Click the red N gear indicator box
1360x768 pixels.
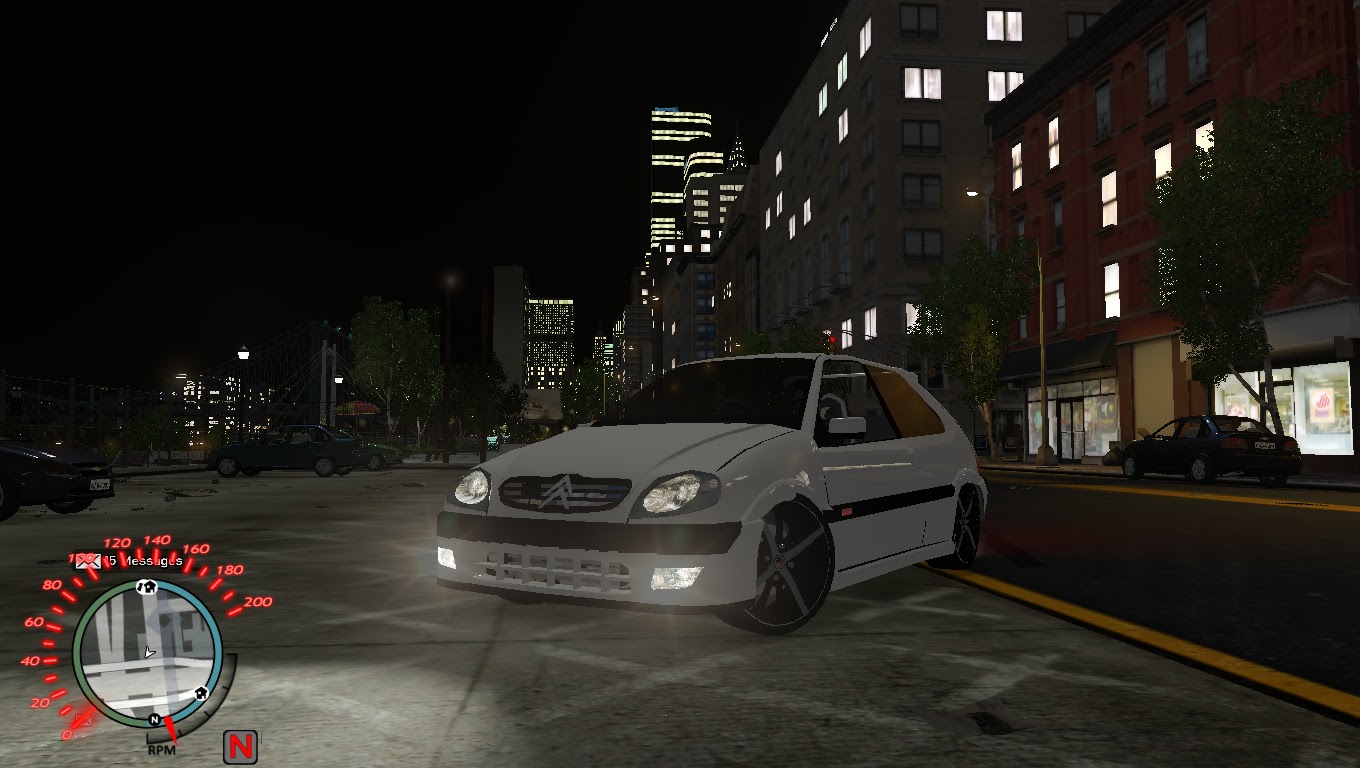tap(240, 745)
